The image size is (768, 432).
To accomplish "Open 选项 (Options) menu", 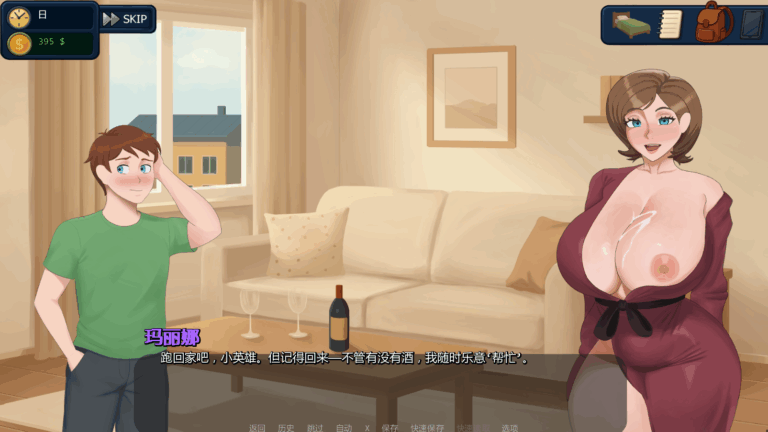I will 510,427.
